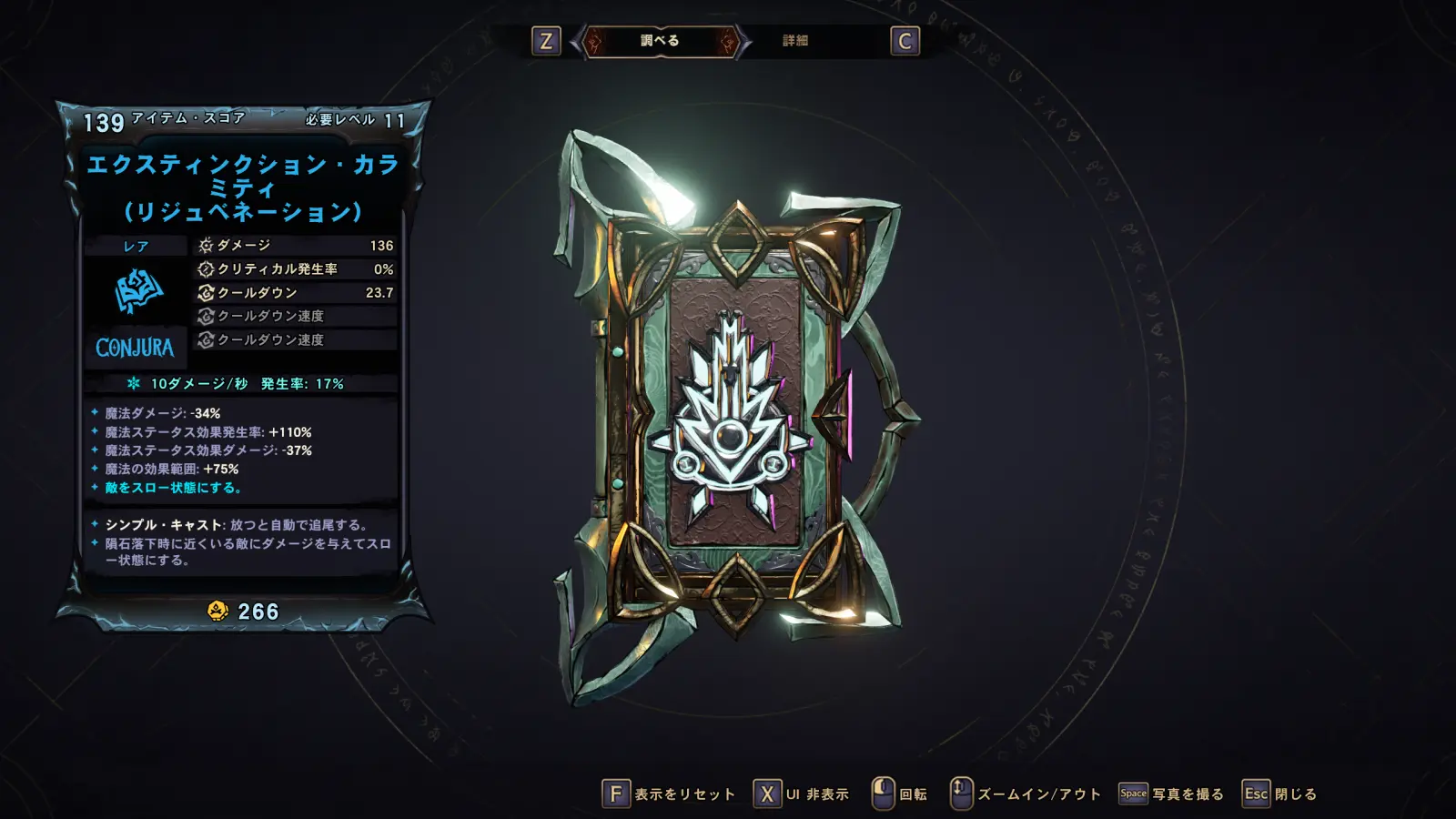Reset the view with 表示をリセット
The height and width of the screenshot is (819, 1456).
[669, 794]
